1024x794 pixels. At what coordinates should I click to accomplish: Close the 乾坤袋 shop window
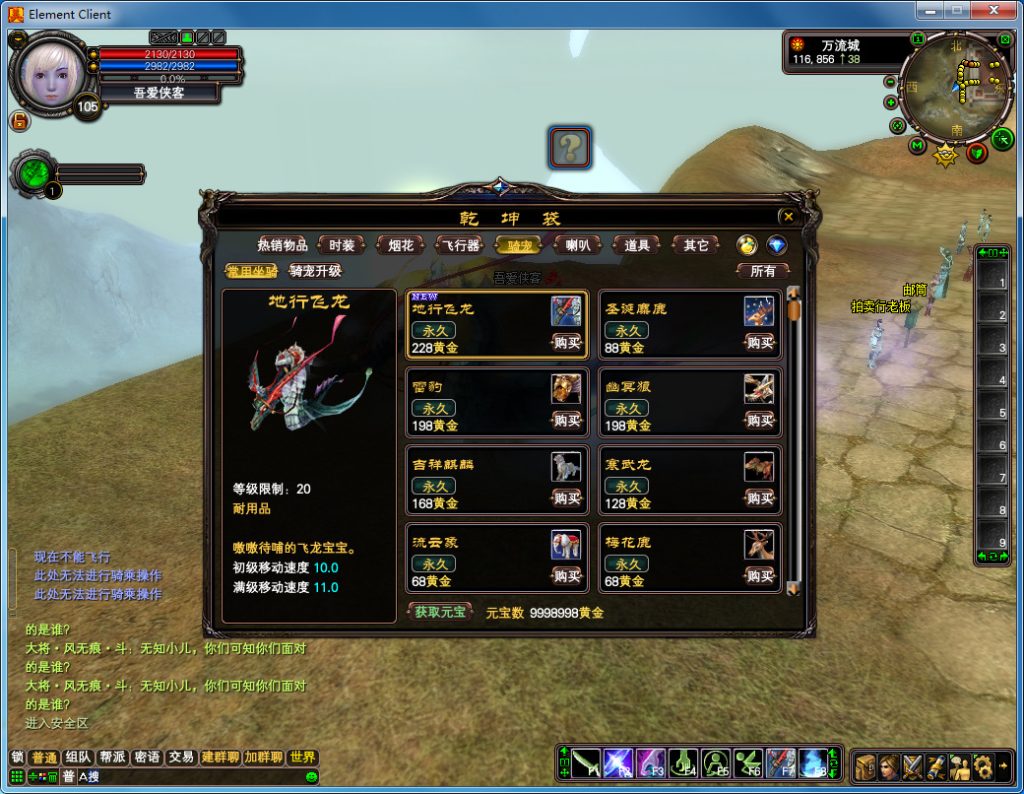788,216
